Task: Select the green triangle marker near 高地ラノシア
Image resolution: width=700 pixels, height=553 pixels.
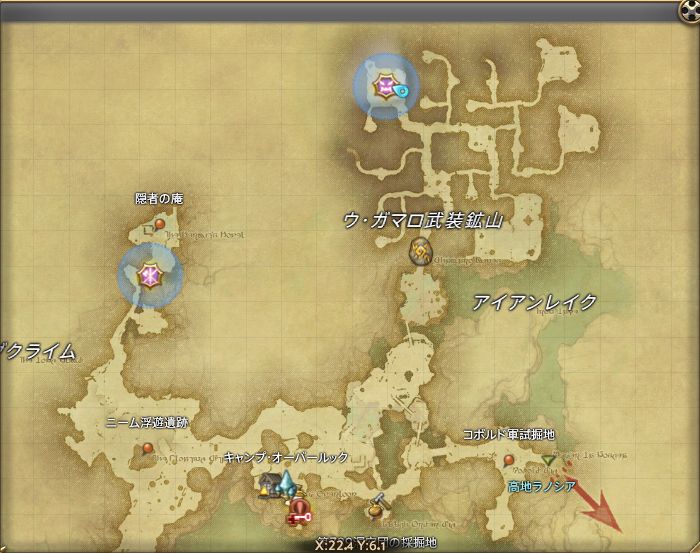Action: click(x=548, y=460)
